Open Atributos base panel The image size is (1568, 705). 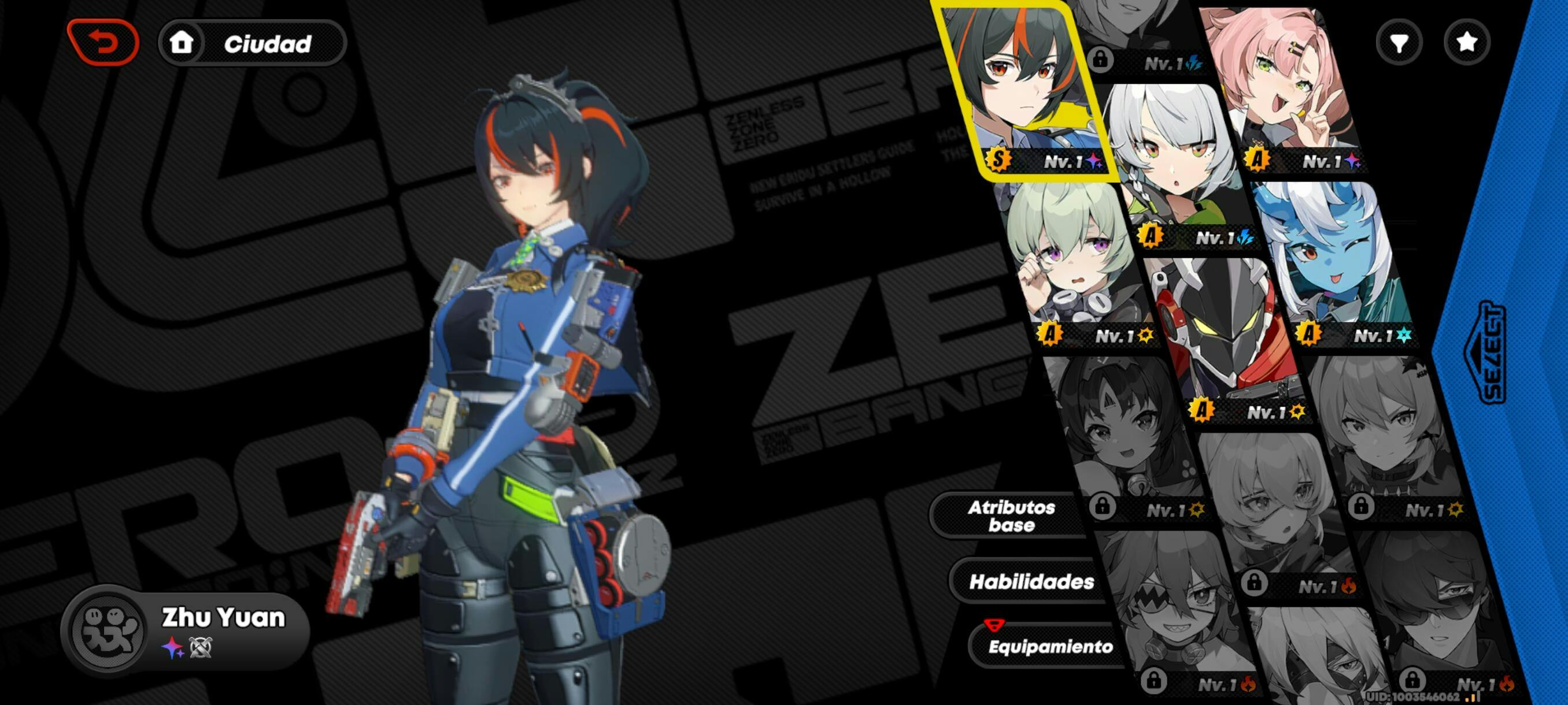click(1011, 516)
